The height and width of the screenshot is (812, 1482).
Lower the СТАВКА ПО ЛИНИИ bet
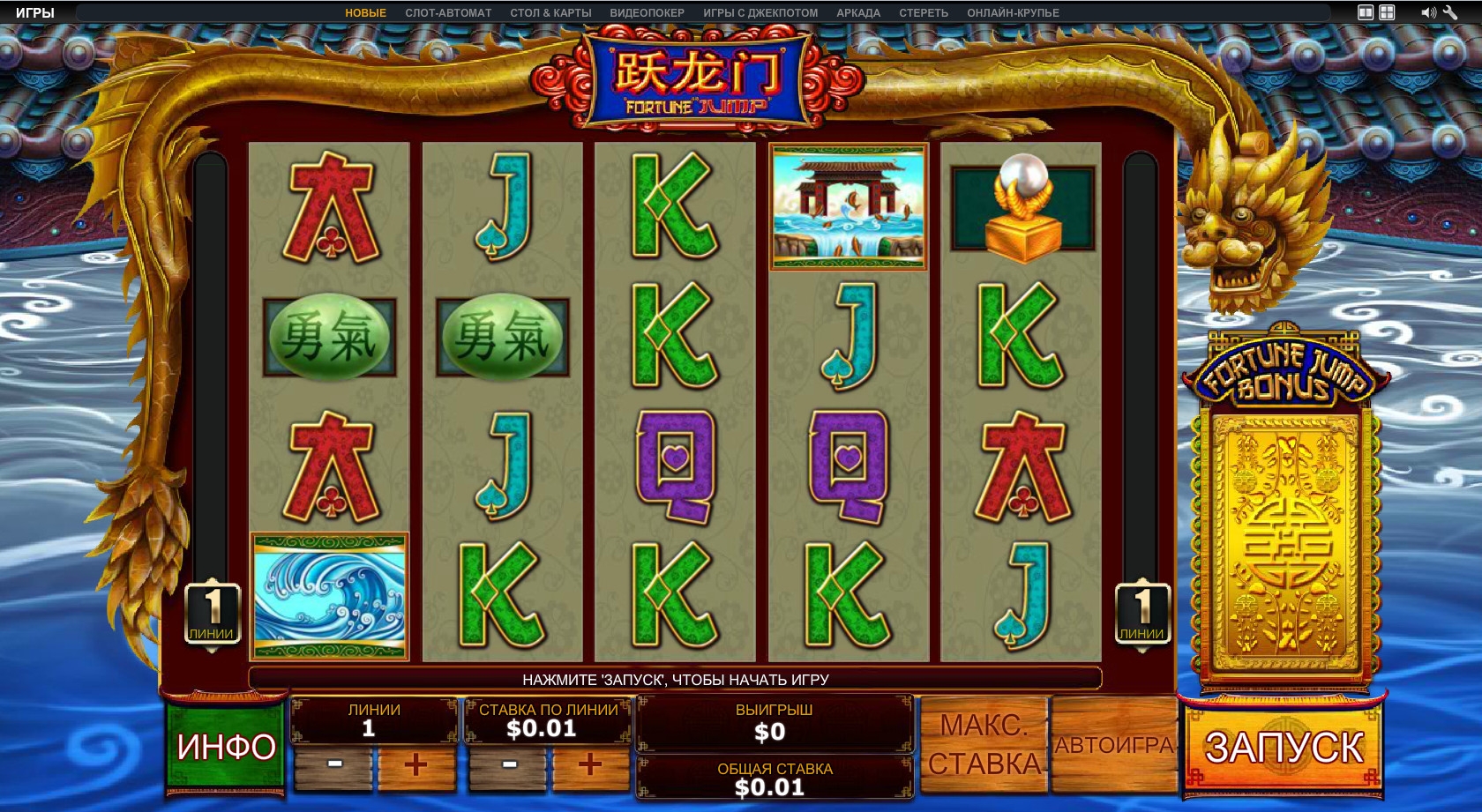(x=509, y=764)
